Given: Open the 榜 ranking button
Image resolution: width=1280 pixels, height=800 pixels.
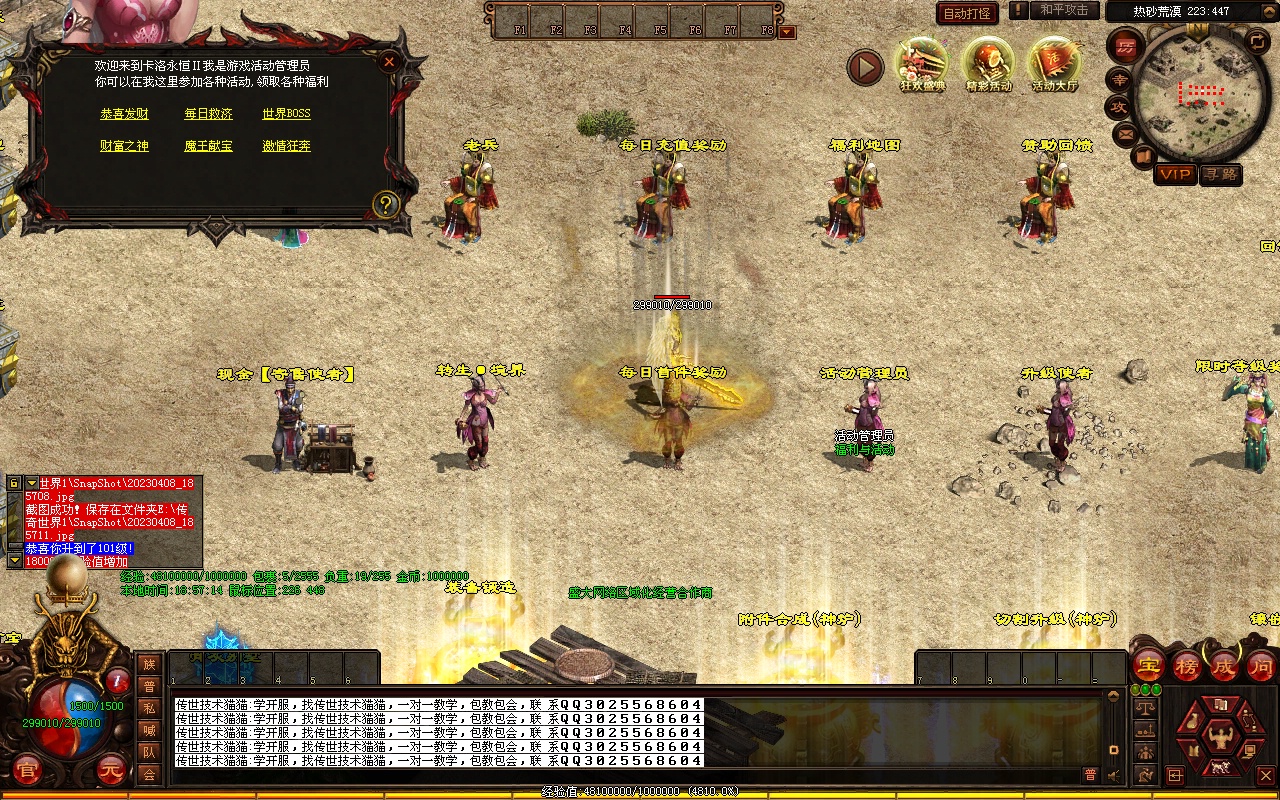Looking at the screenshot, I should pyautogui.click(x=1187, y=666).
